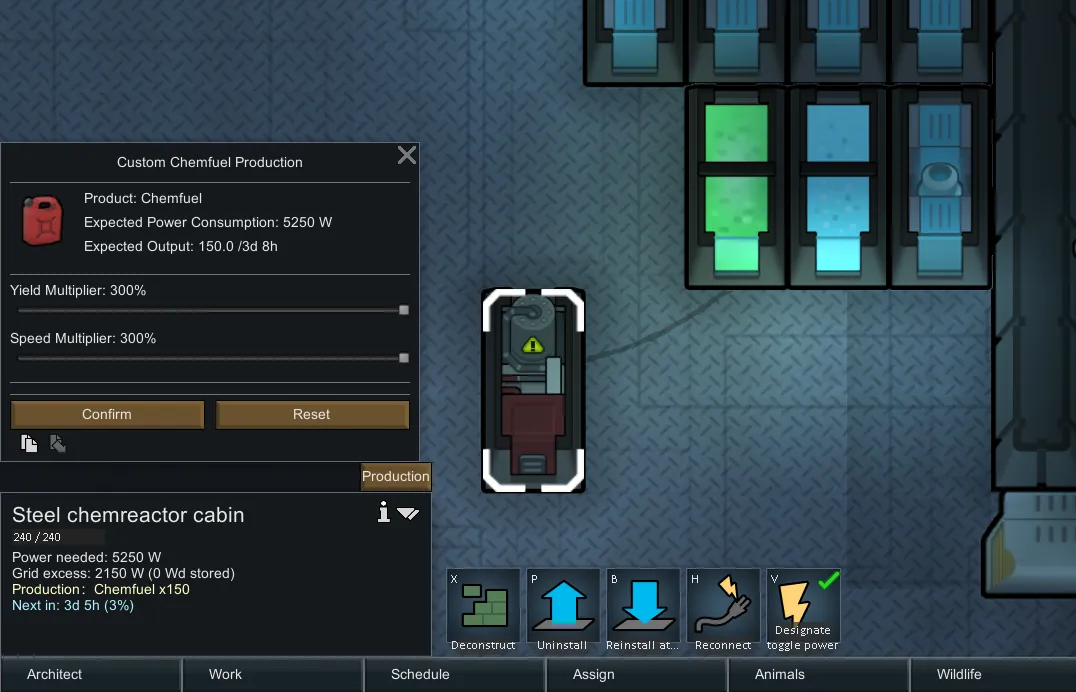Viewport: 1076px width, 692px height.
Task: Switch to the Production tab
Action: (395, 476)
